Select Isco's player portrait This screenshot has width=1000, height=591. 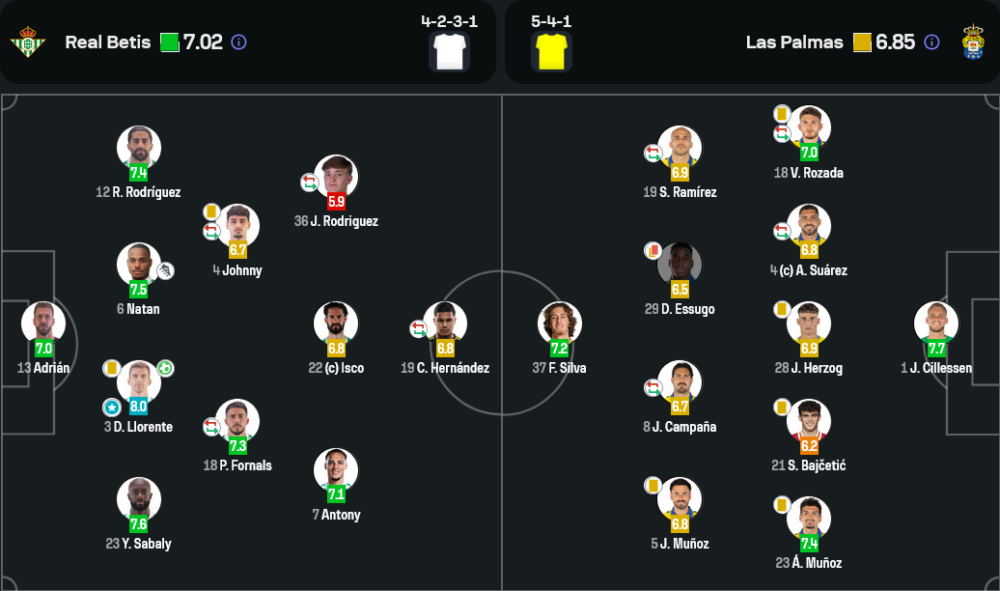(x=336, y=323)
